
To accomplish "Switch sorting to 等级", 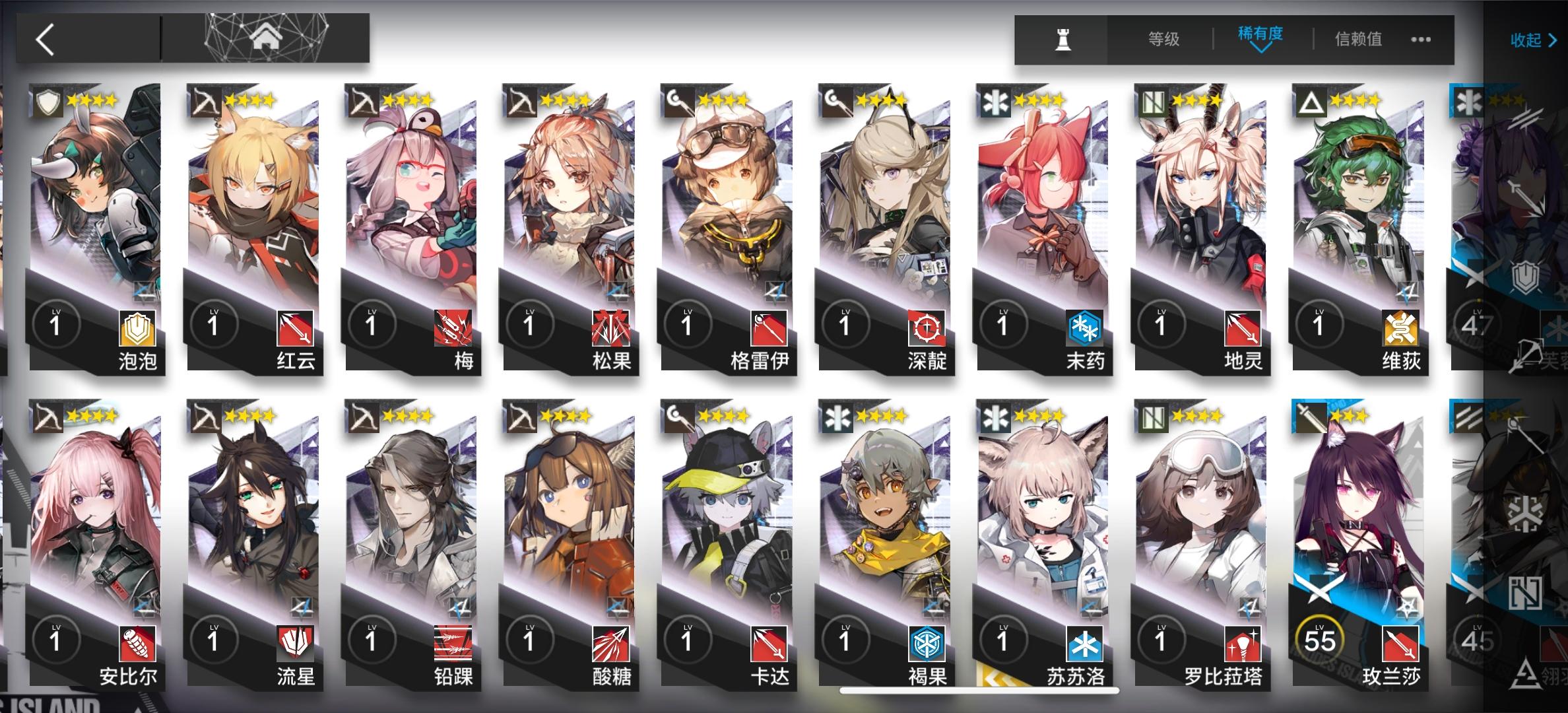I will (x=1165, y=38).
